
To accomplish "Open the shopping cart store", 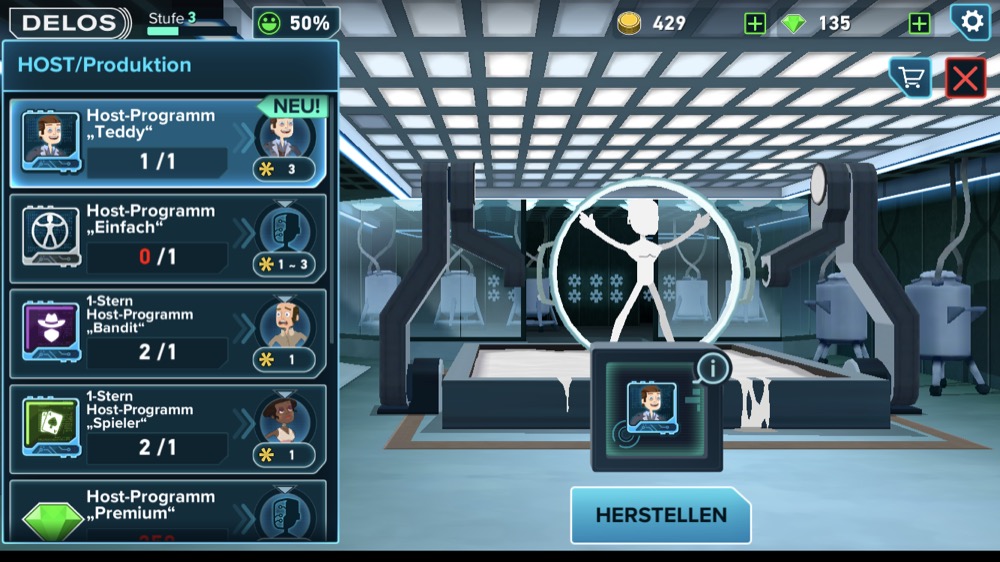I will tap(910, 78).
